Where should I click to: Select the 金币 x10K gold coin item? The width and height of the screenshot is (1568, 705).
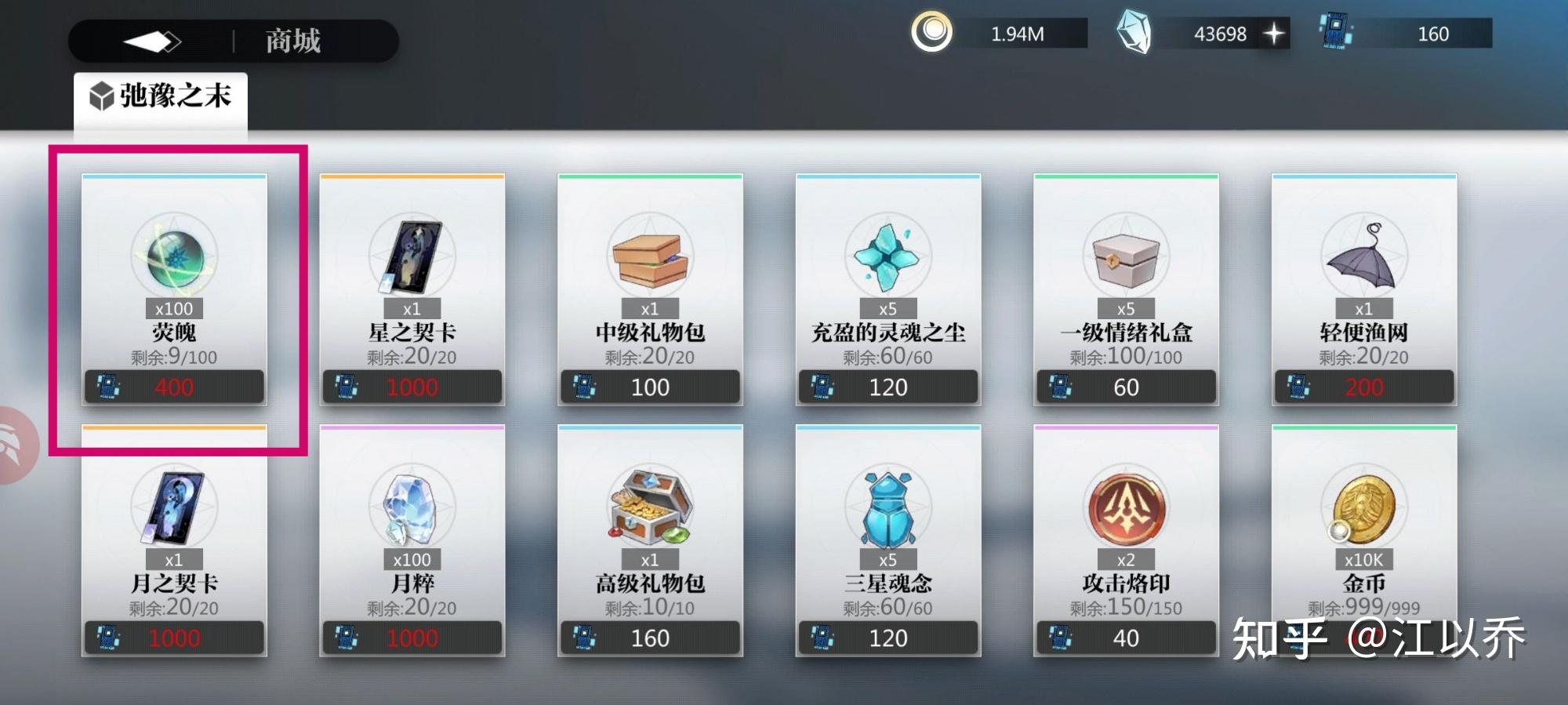pos(1364,541)
